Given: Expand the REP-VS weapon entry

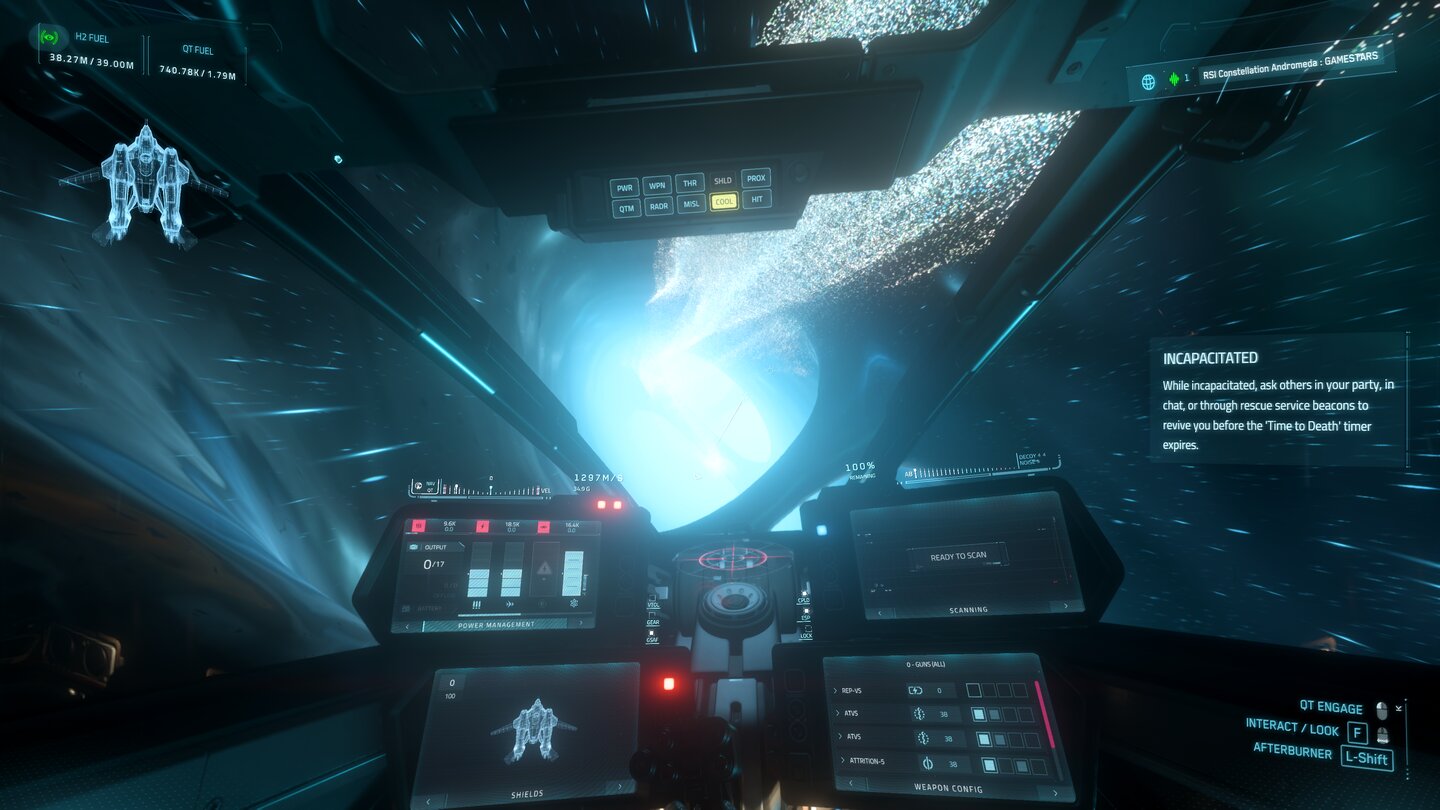Looking at the screenshot, I should 836,690.
